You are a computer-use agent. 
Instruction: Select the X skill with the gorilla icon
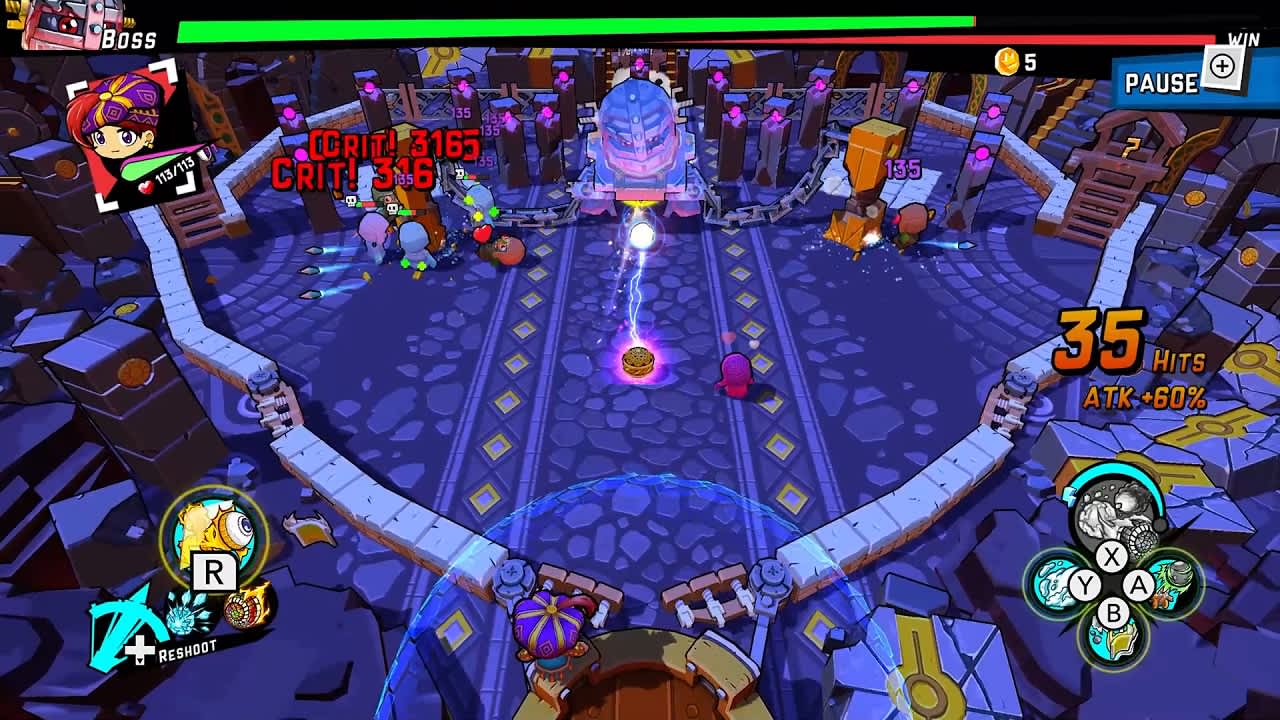tap(1112, 514)
